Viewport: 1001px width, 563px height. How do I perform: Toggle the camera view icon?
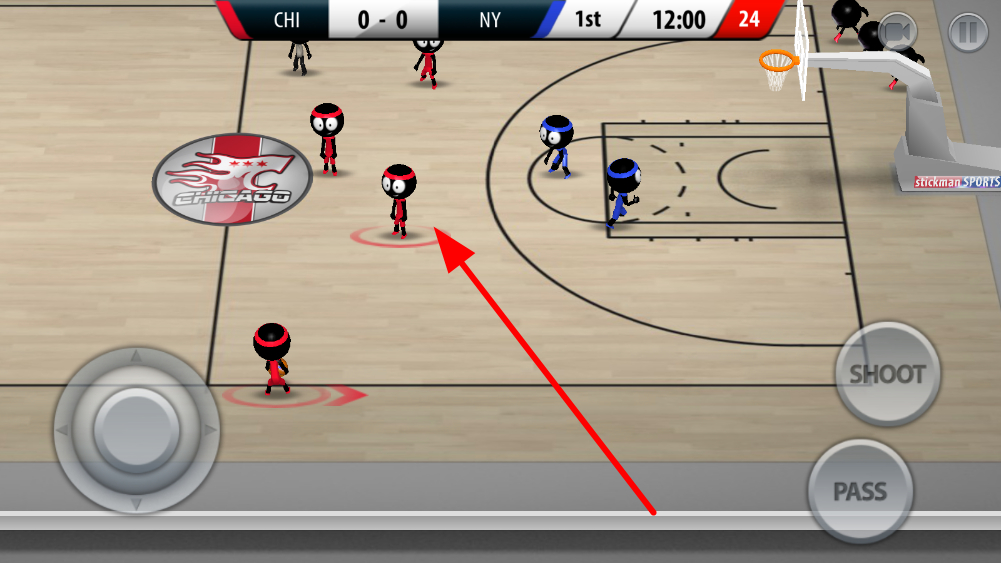tap(898, 33)
